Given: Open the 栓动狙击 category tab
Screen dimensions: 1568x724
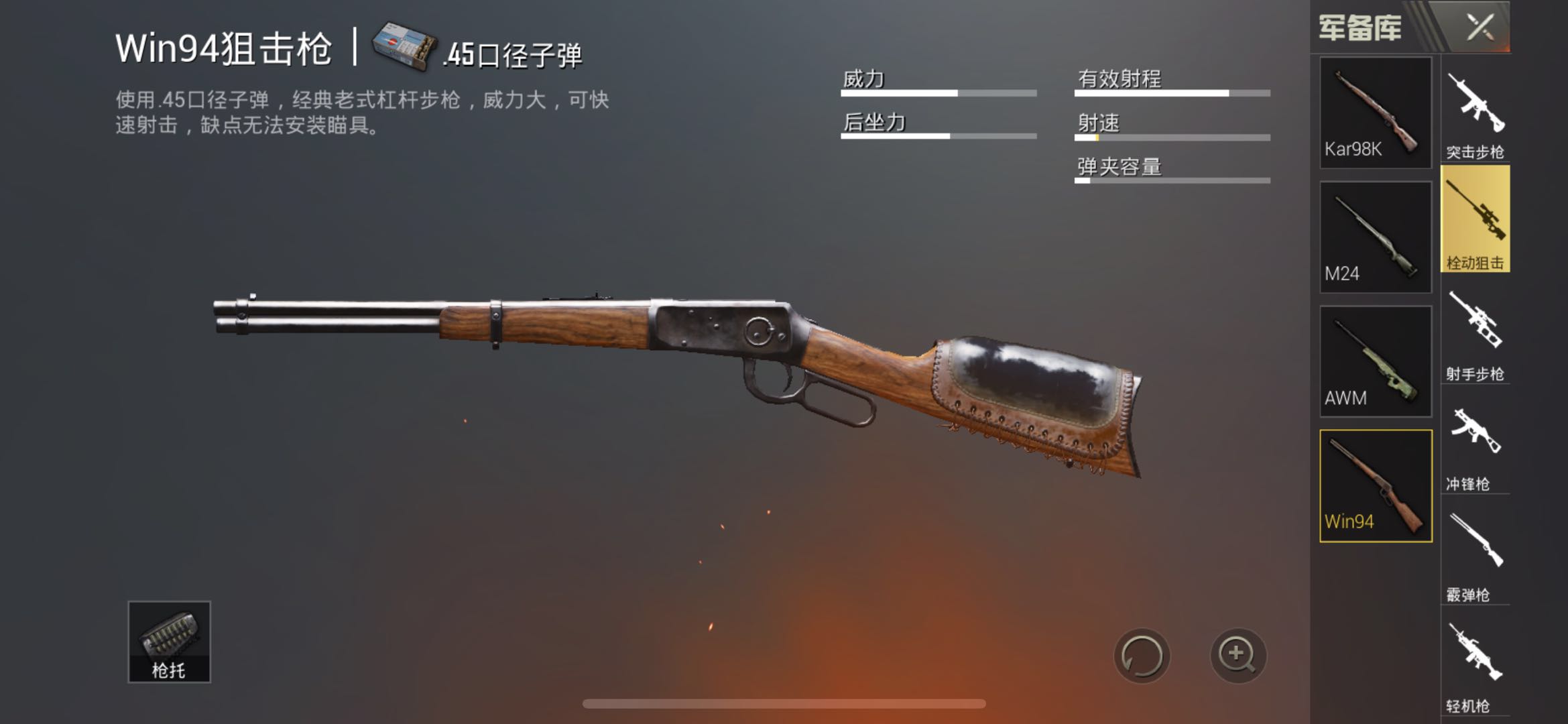Looking at the screenshot, I should 1475,220.
